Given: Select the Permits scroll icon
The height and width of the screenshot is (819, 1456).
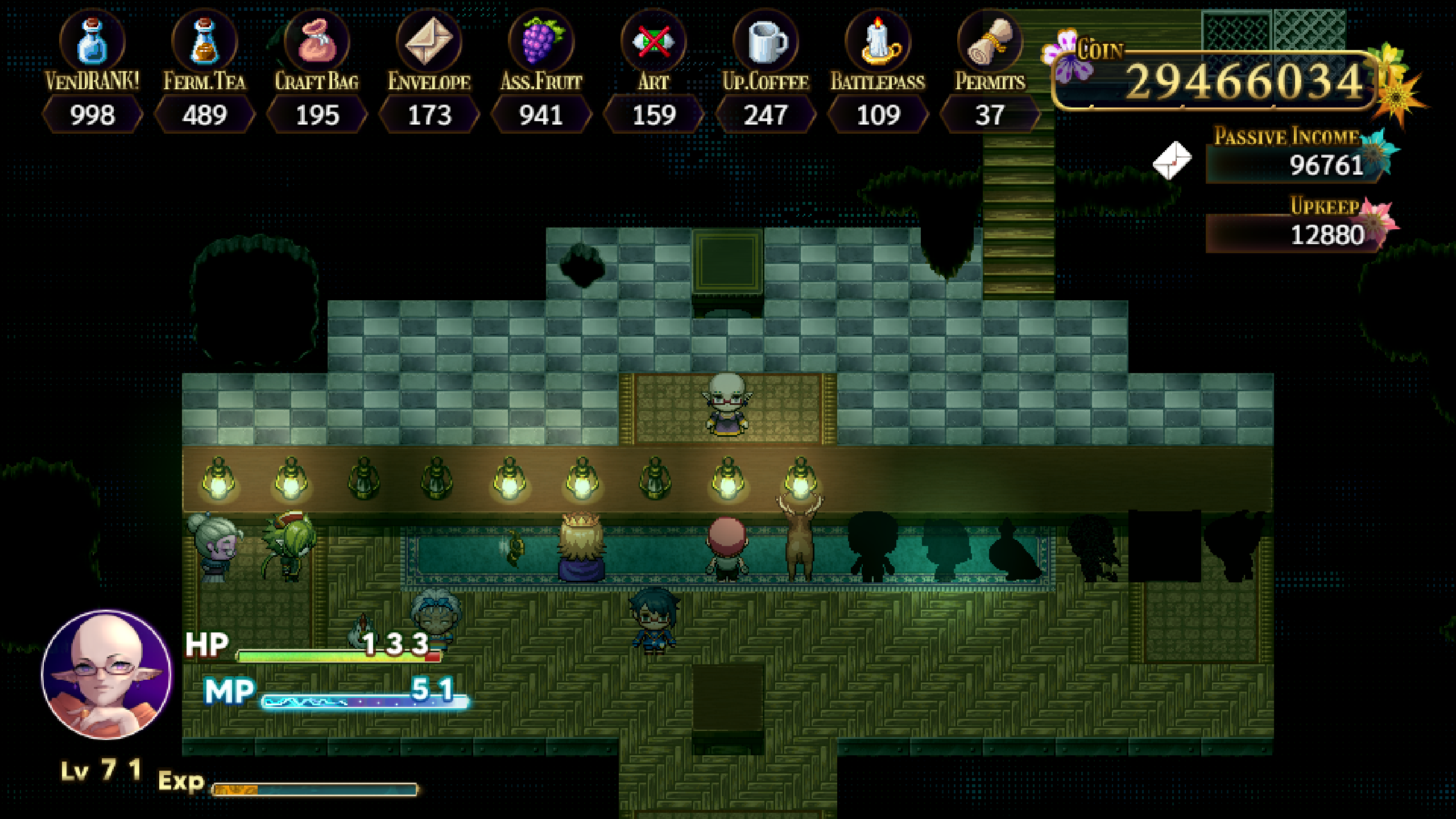Looking at the screenshot, I should [x=990, y=41].
